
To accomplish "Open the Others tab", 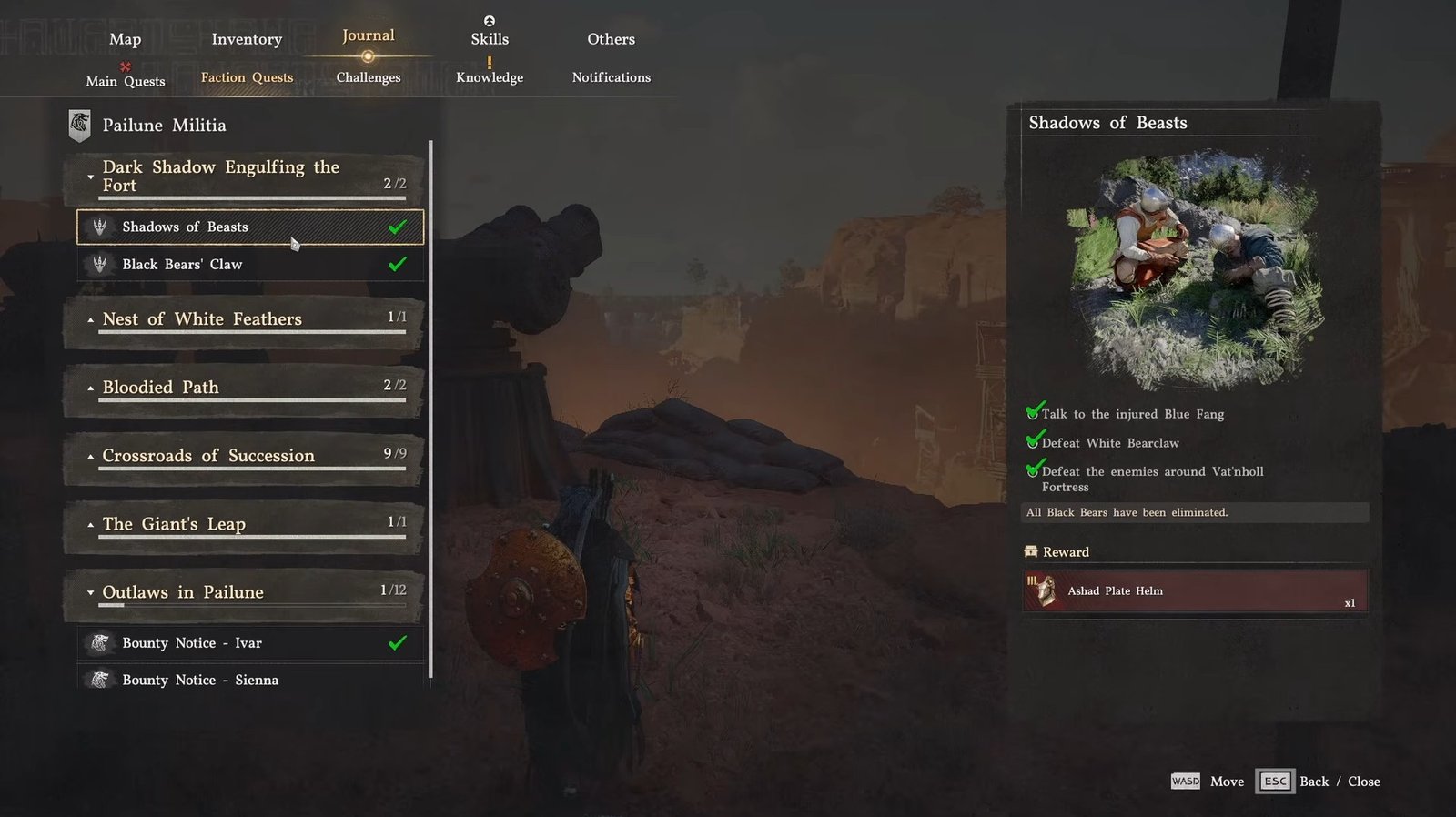I will point(611,39).
